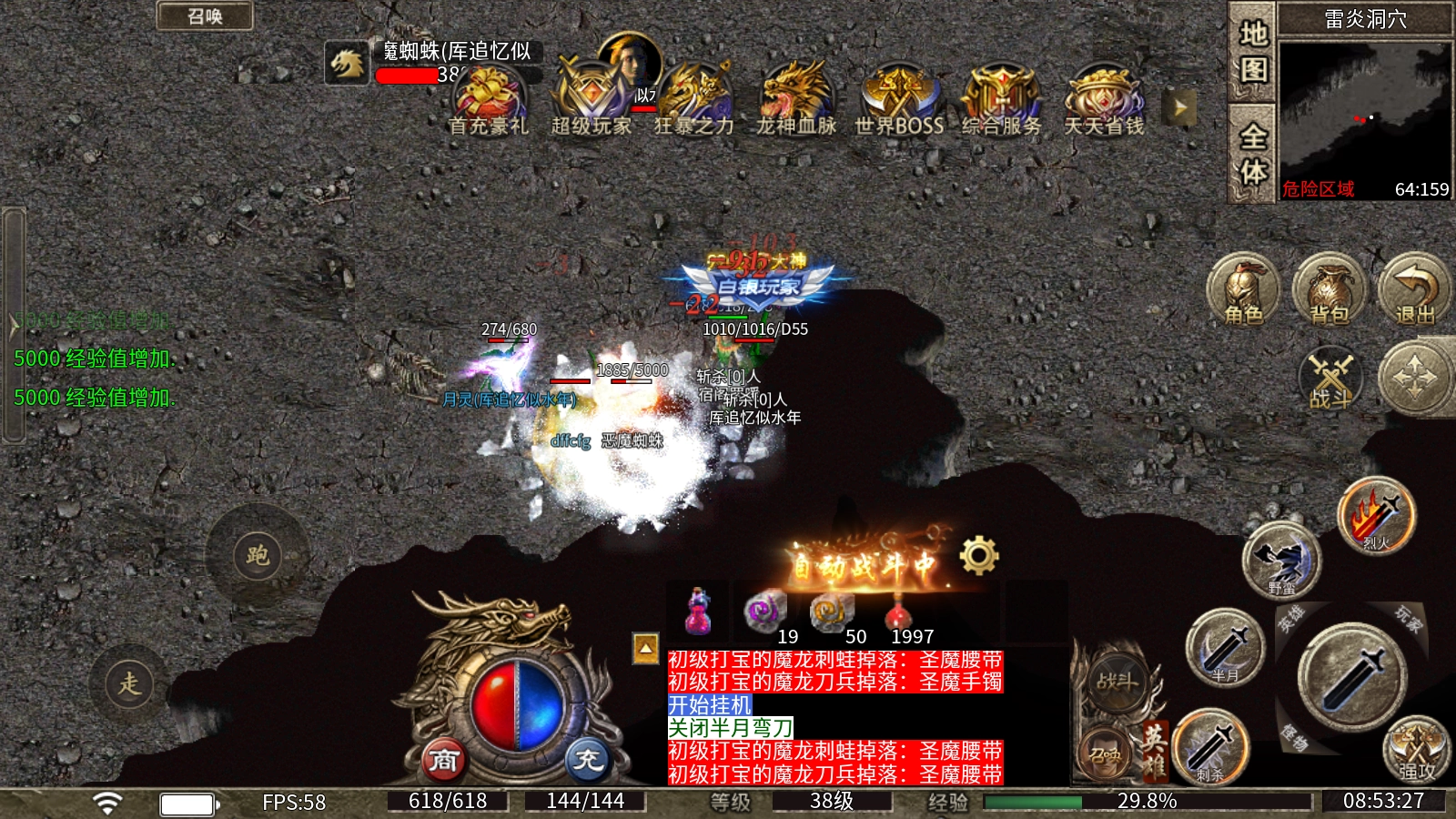Activate the 野蛮 charge skill
This screenshot has height=819, width=1456.
click(1281, 561)
